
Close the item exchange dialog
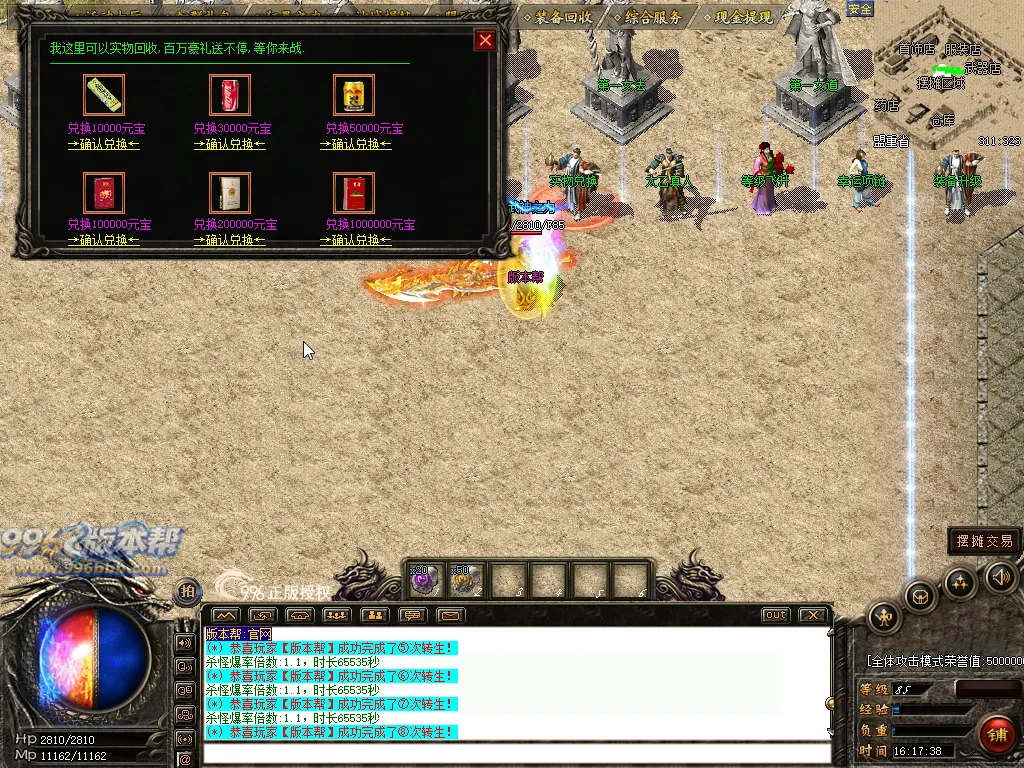tap(485, 40)
